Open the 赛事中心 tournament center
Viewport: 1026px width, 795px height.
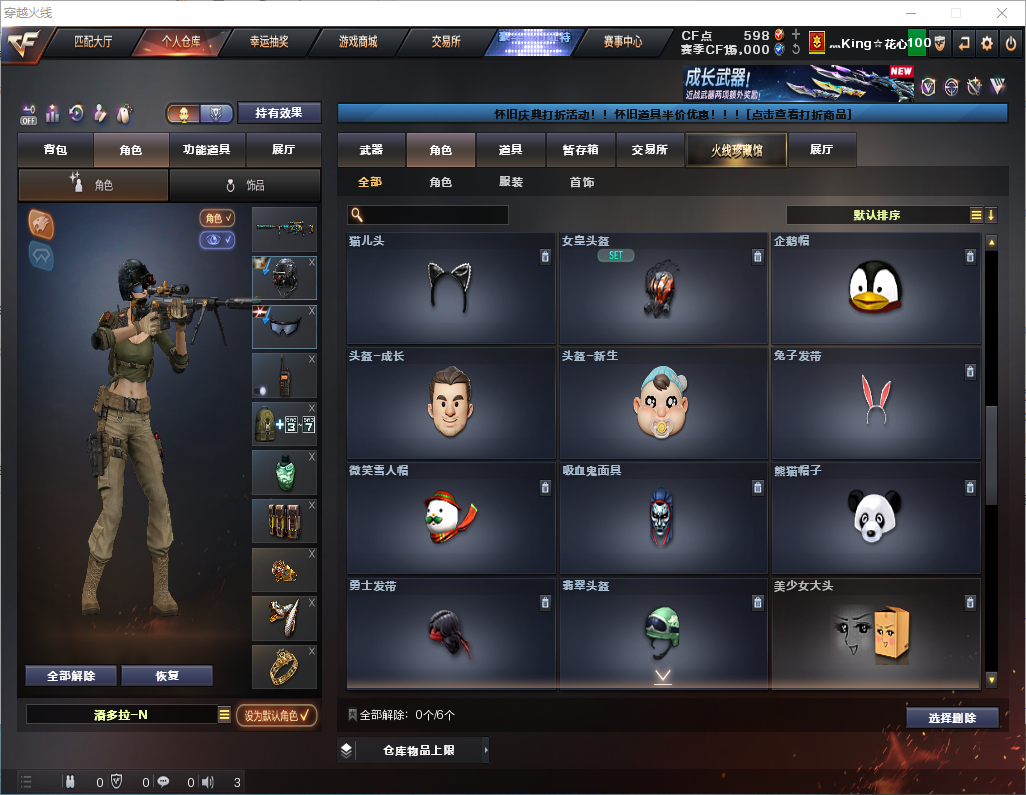[622, 42]
